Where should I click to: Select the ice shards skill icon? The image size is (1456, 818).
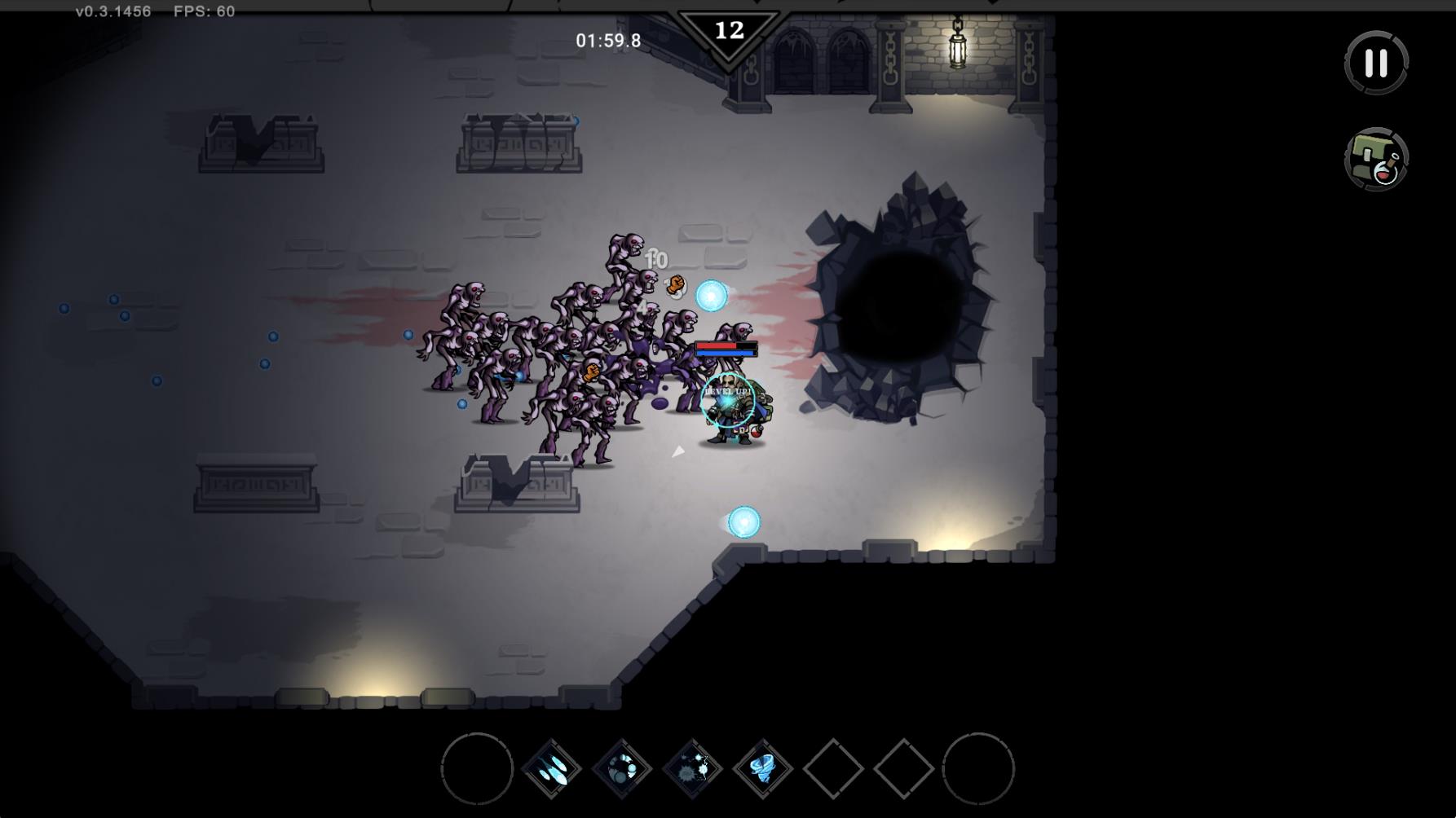[x=551, y=768]
